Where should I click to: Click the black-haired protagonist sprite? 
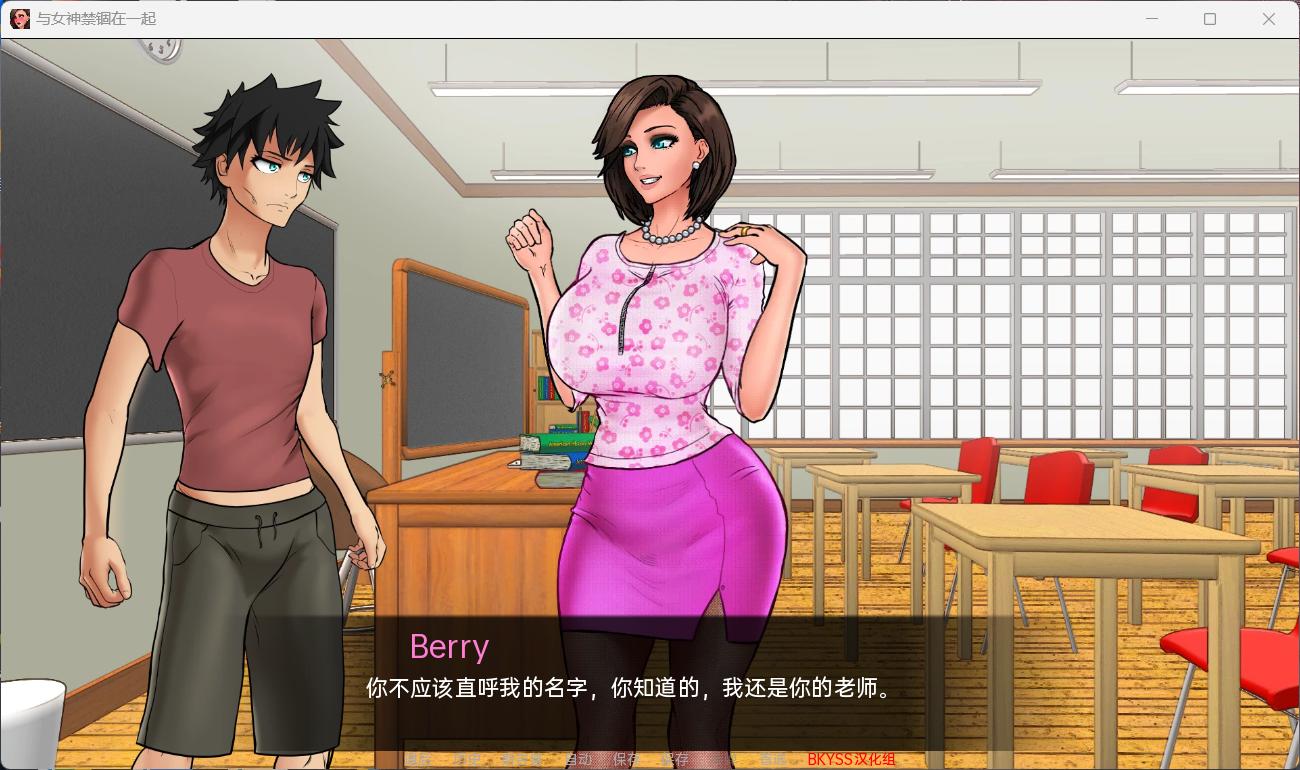pos(240,350)
